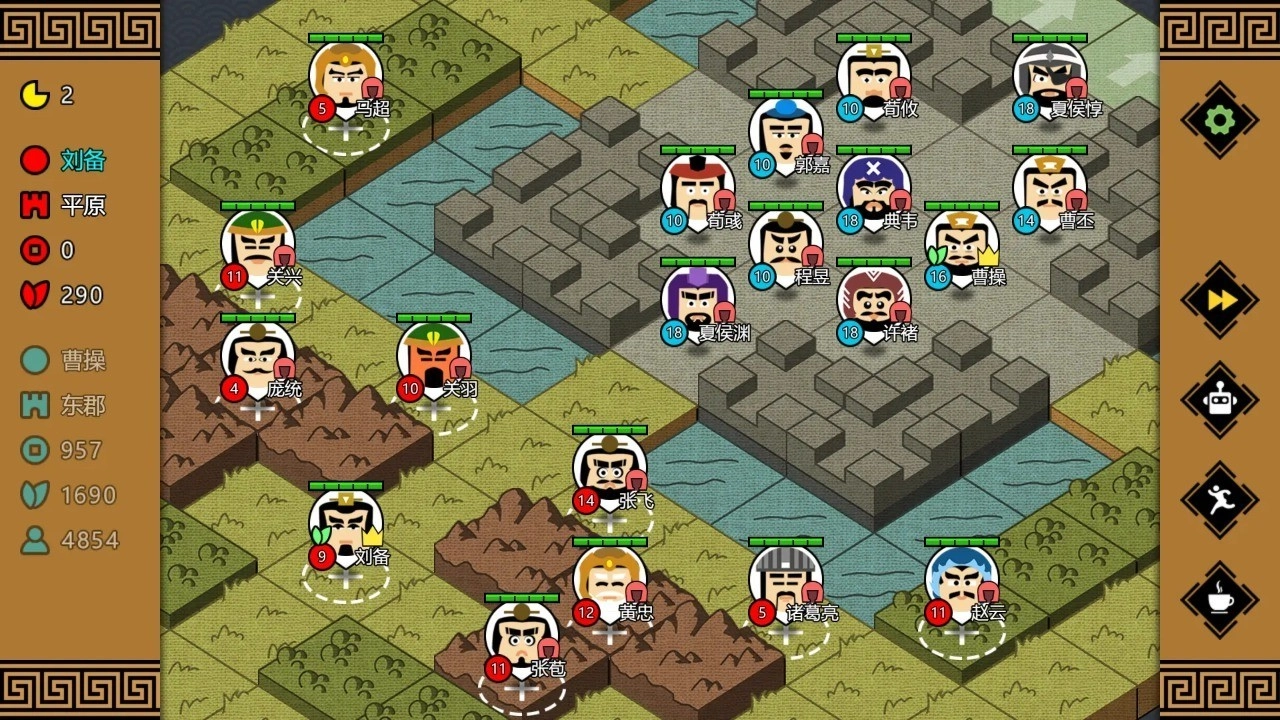Image resolution: width=1280 pixels, height=720 pixels.
Task: Click the fast-forward speed icon
Action: click(x=1218, y=300)
